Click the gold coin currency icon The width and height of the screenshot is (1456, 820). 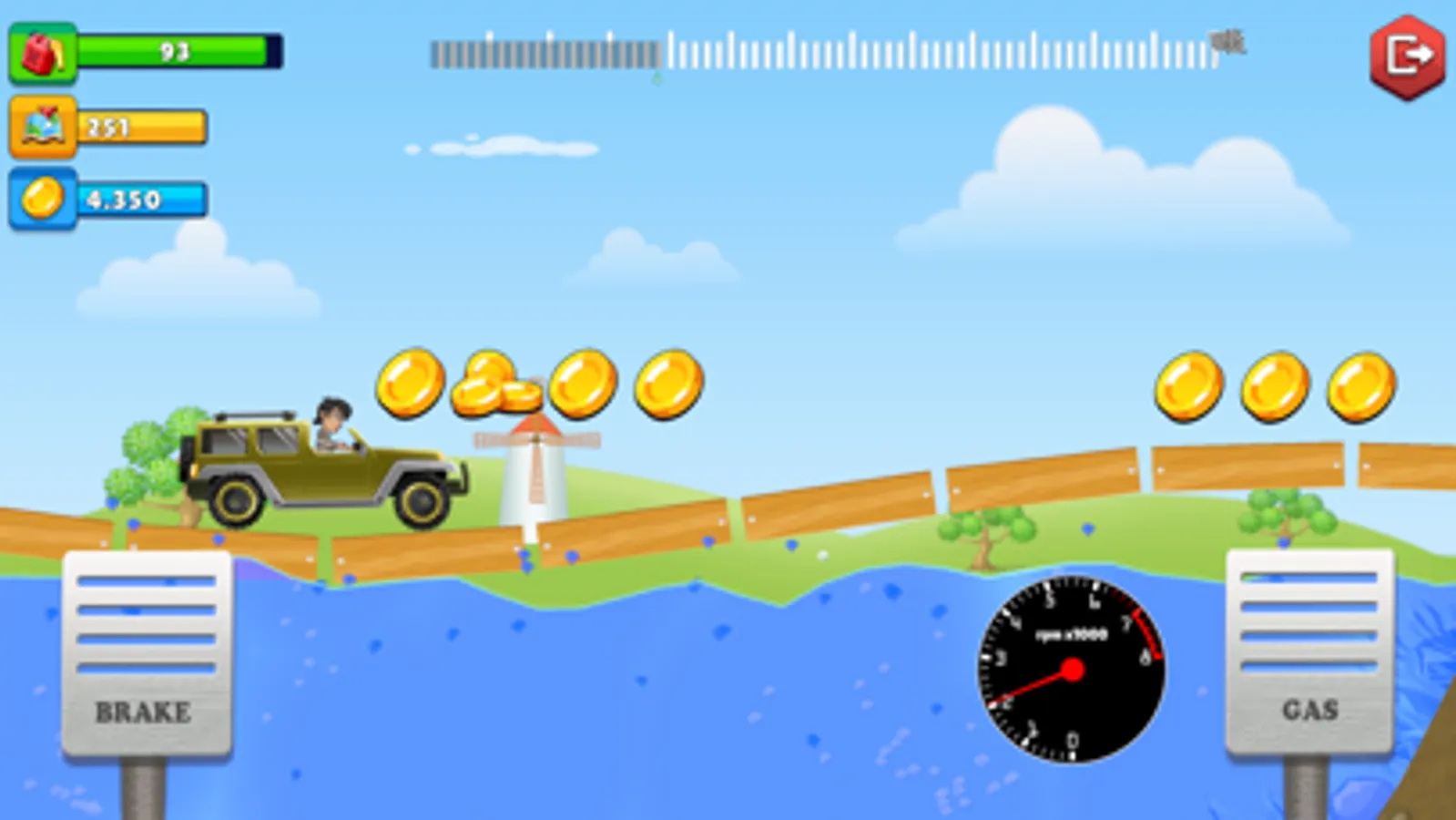click(43, 197)
